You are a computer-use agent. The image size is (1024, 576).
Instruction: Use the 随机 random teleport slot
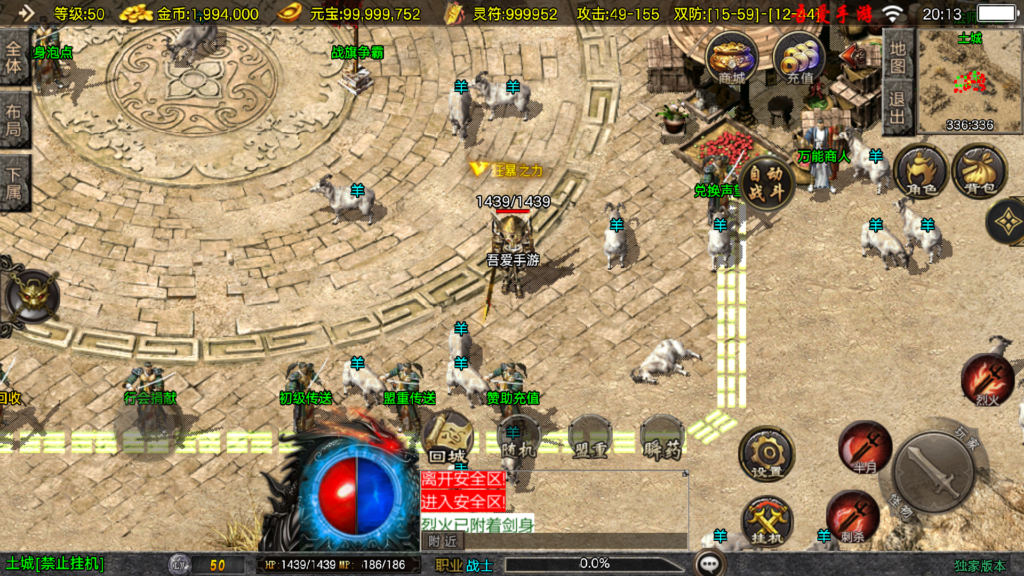[519, 437]
